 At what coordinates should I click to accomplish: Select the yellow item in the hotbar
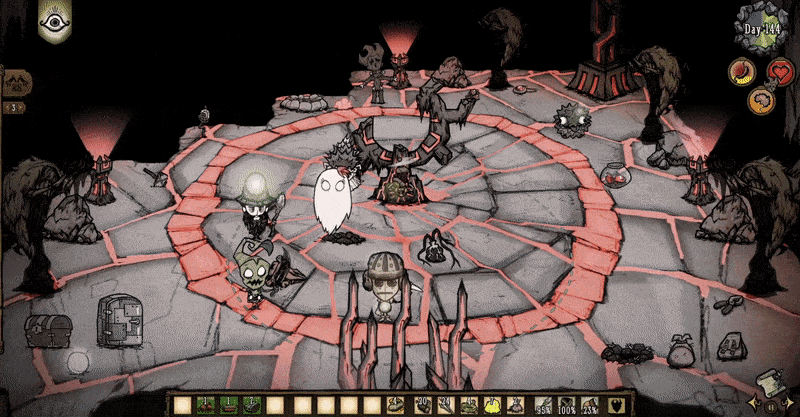pyautogui.click(x=490, y=404)
